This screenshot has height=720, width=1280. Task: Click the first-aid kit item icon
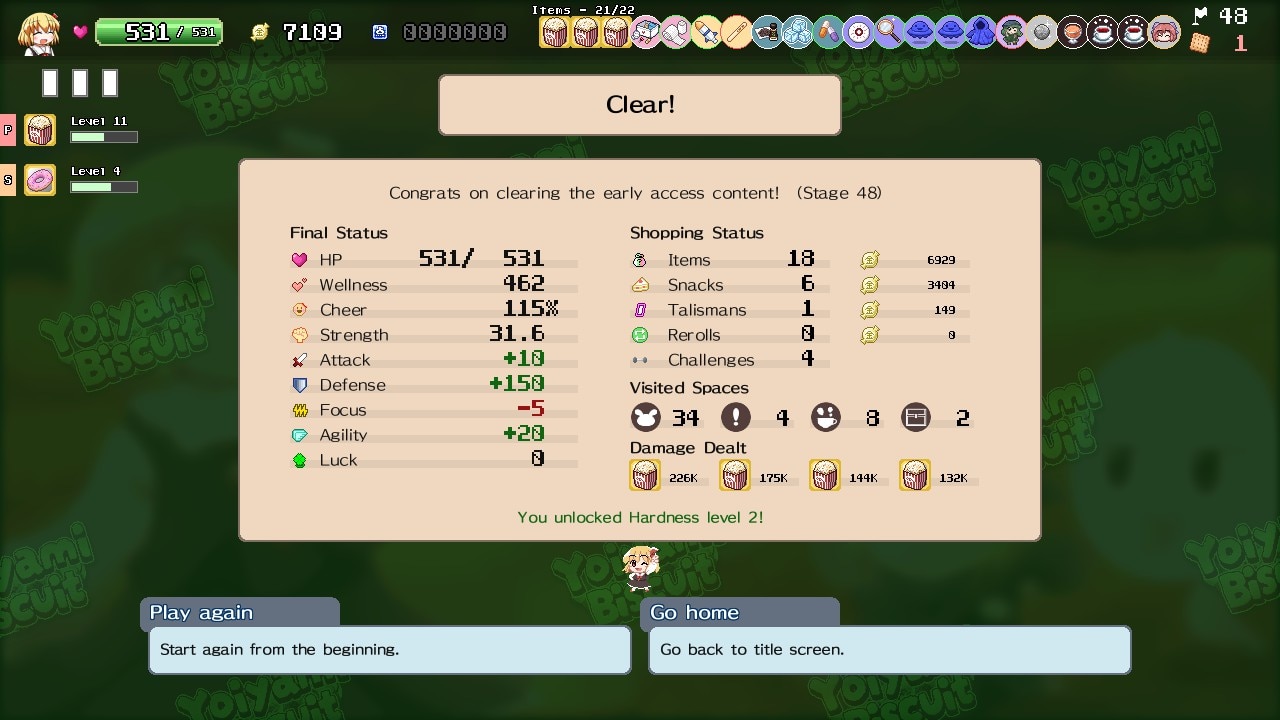[x=646, y=33]
